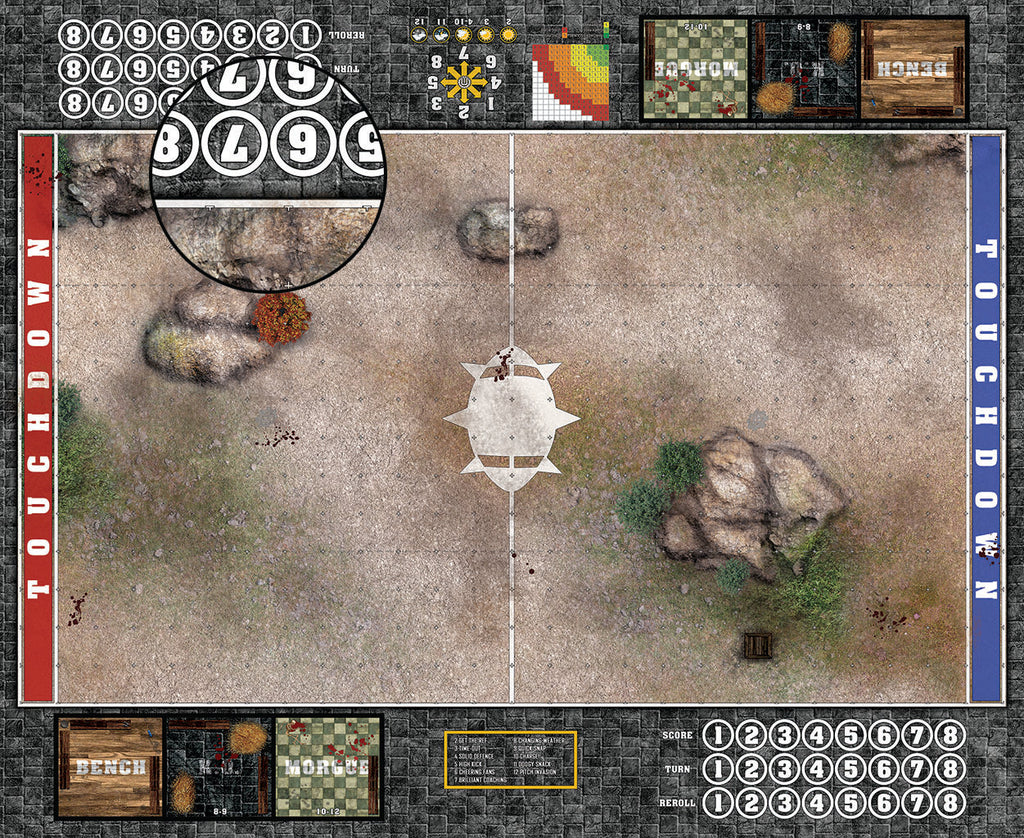Screen dimensions: 1024x838
Task: Select the upright Morgue box
Action: (327, 767)
